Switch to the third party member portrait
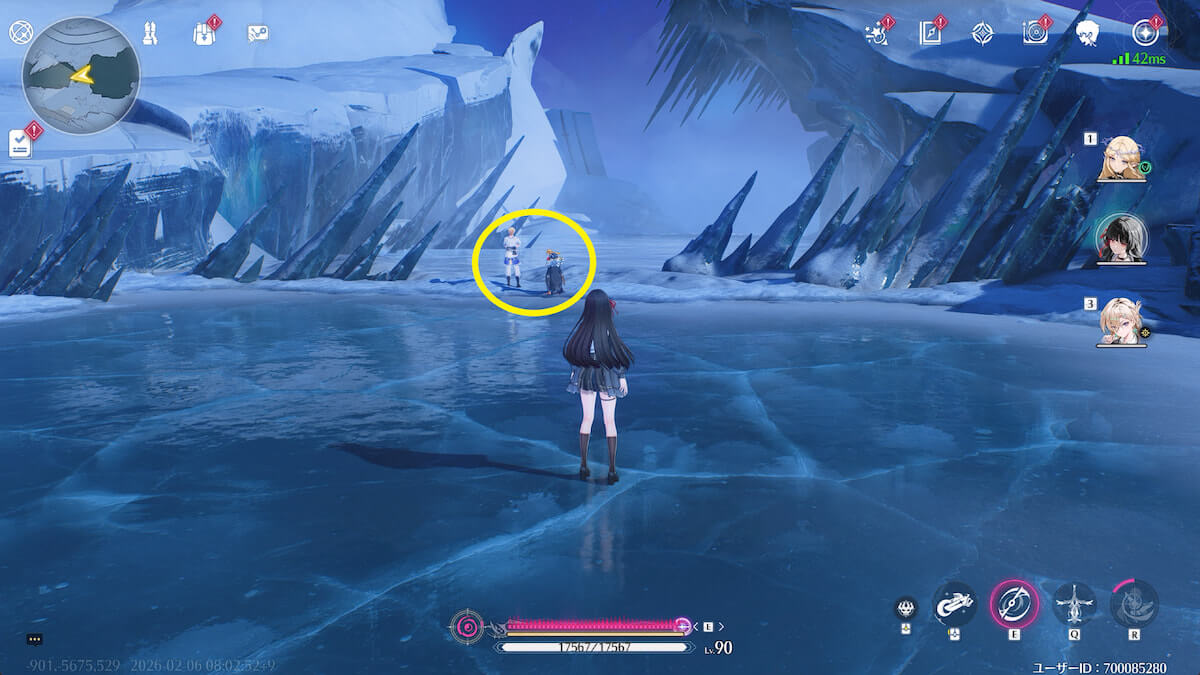1200x675 pixels. click(1121, 322)
